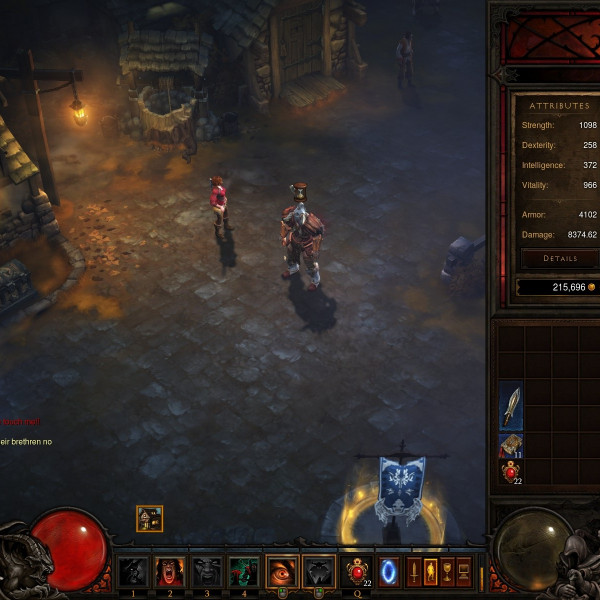
Task: Pick the tome stack of 11 in inventory
Action: click(511, 446)
